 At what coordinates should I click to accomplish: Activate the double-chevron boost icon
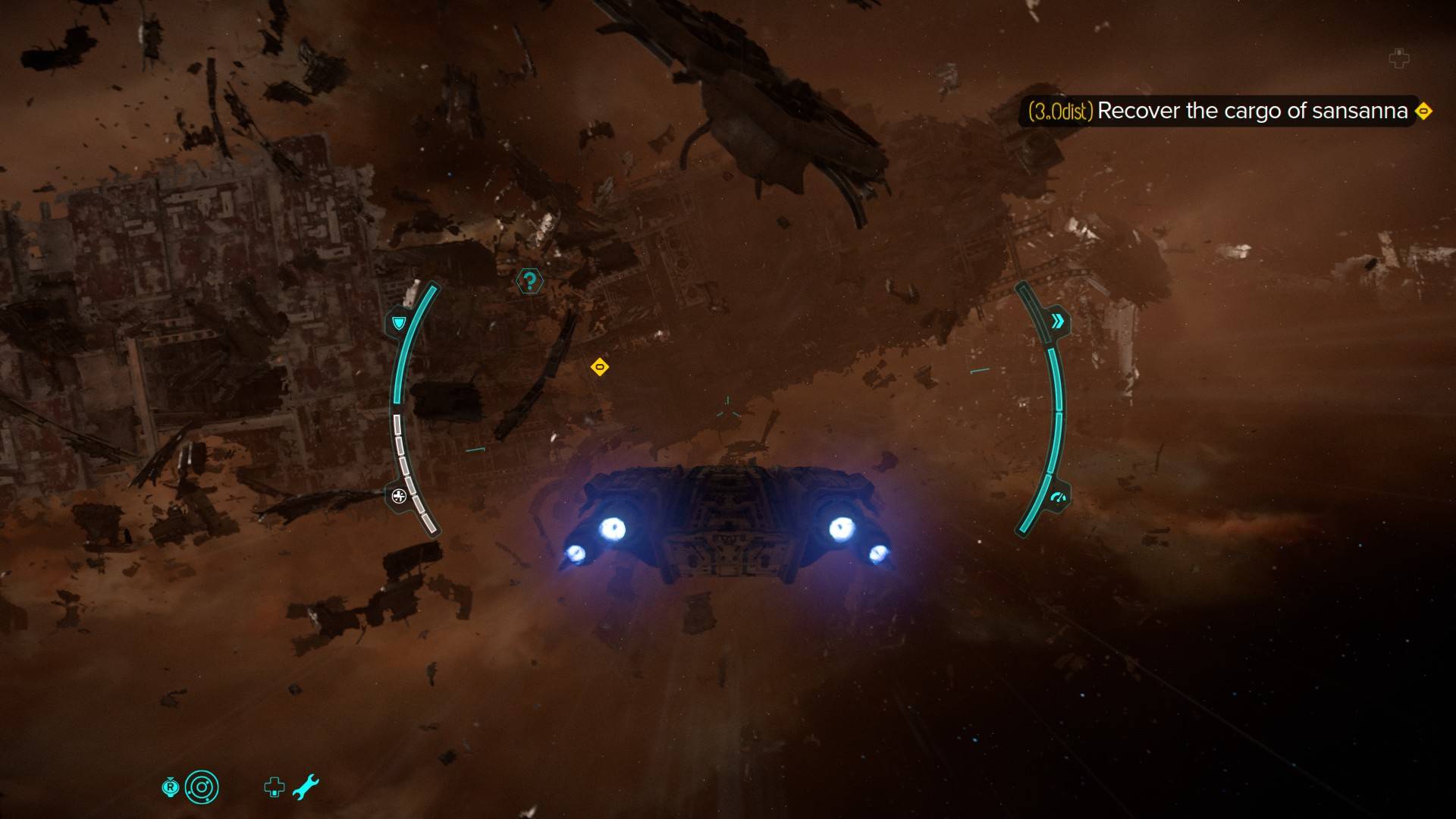click(1057, 322)
